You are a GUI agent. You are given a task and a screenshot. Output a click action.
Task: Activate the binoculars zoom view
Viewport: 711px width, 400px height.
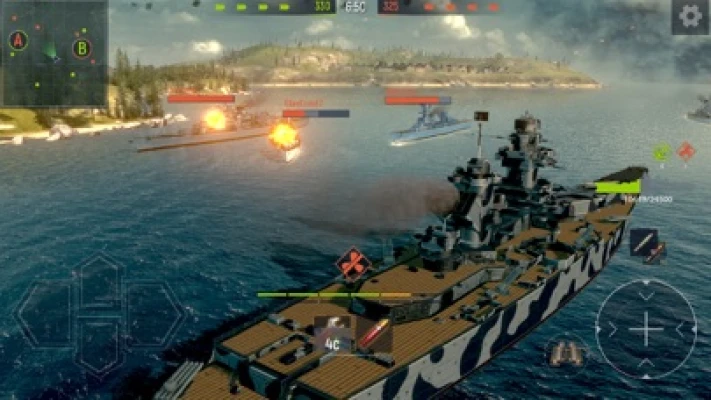click(566, 351)
